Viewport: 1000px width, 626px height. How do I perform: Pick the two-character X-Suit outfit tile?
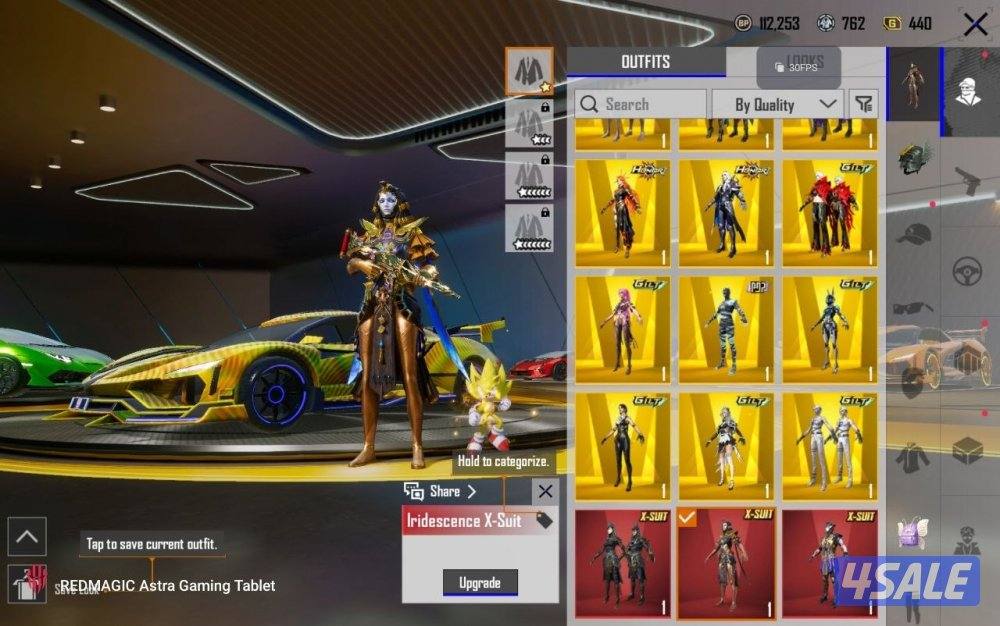[622, 563]
